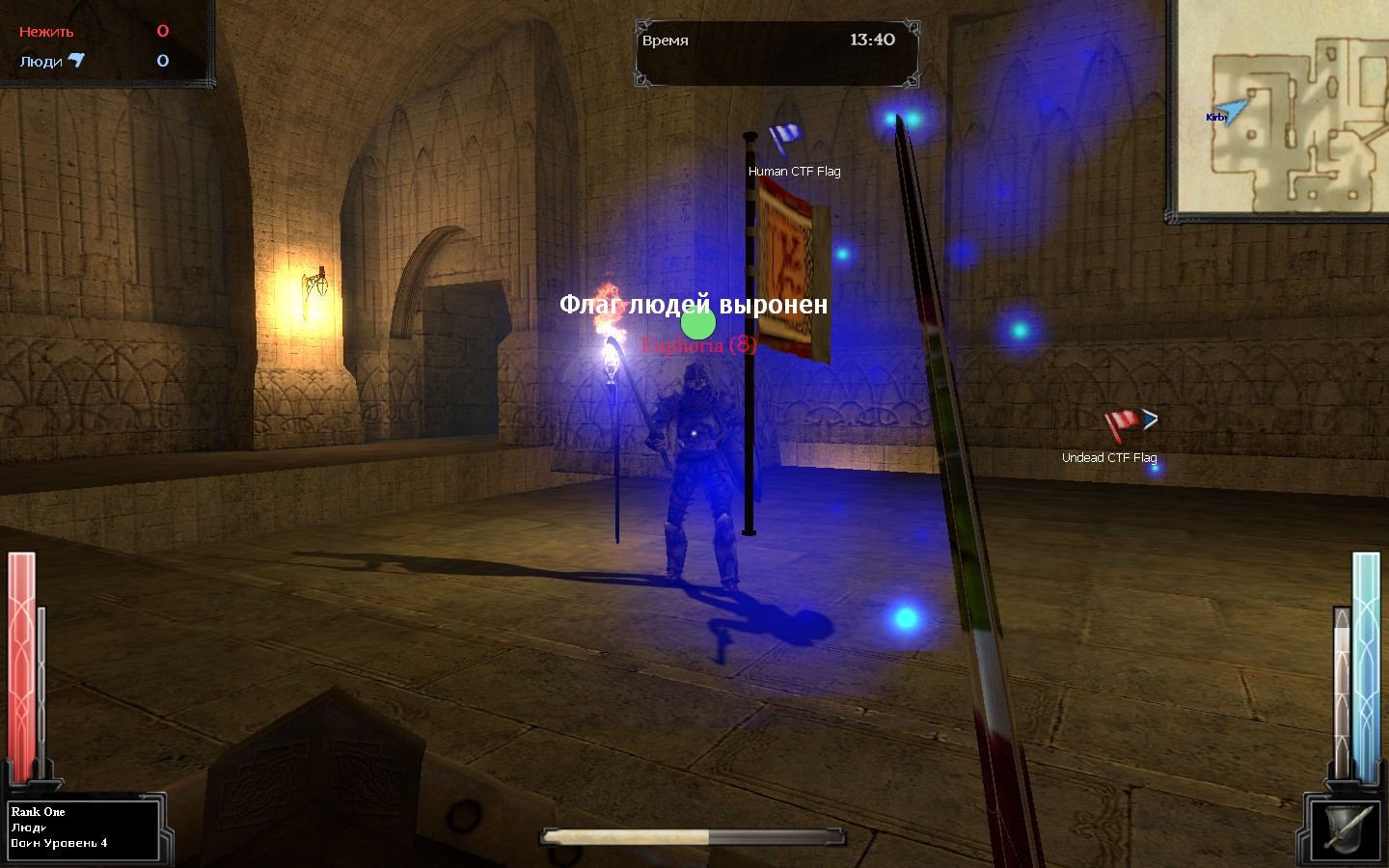Click the green objective marker on screen
The width and height of the screenshot is (1389, 868).
pyautogui.click(x=698, y=324)
